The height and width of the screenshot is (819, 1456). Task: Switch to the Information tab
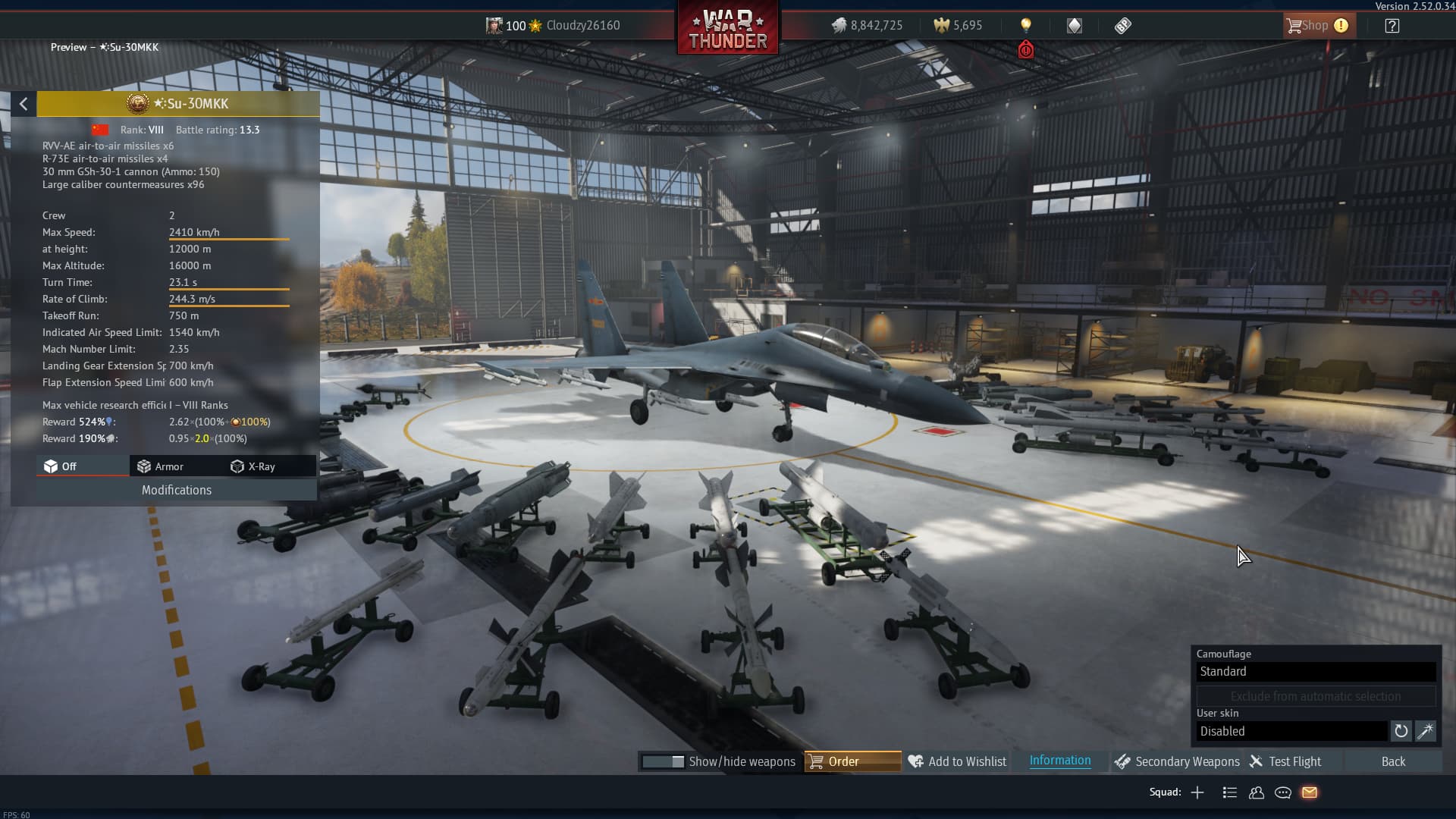(x=1059, y=761)
